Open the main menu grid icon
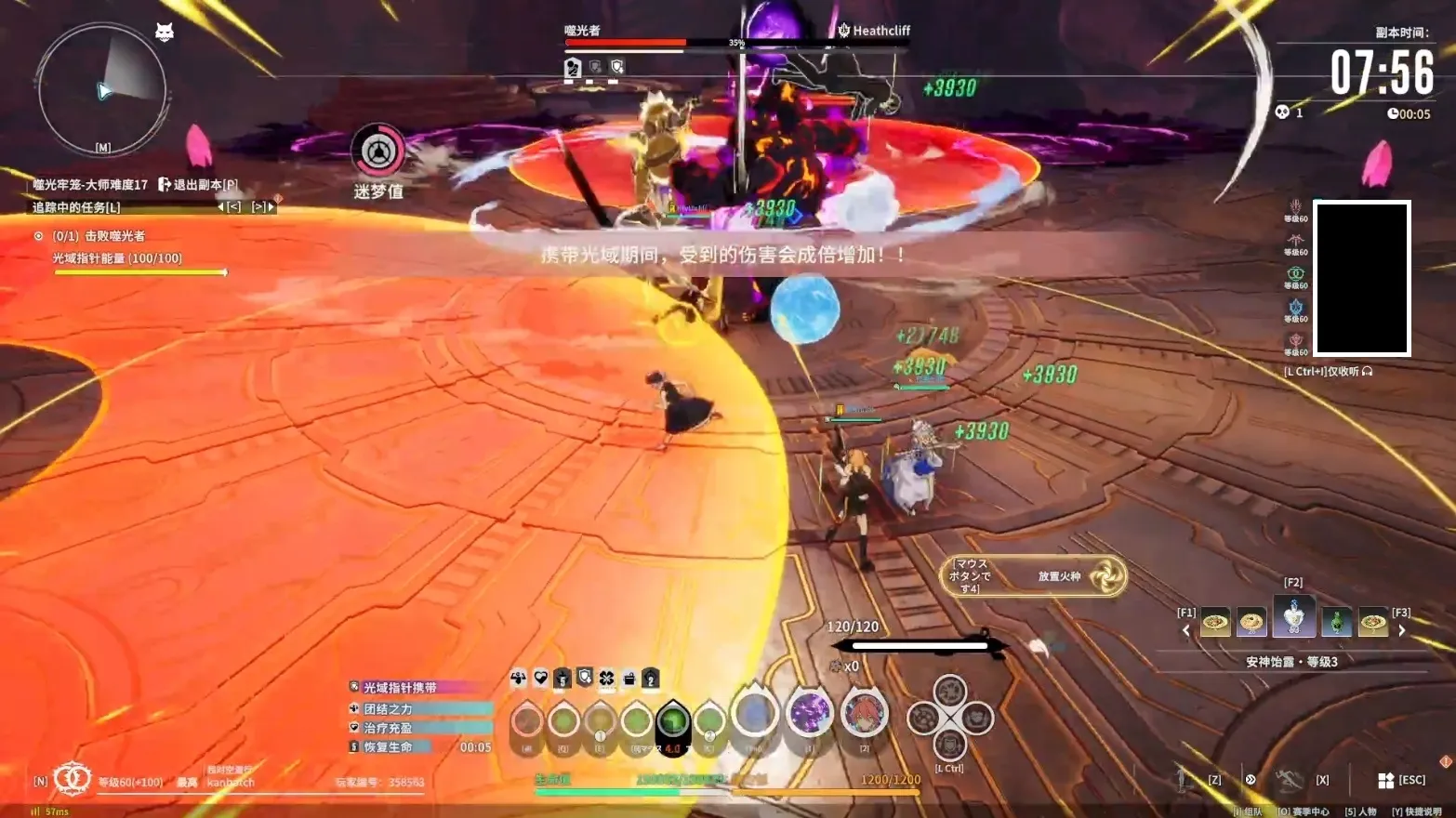Image resolution: width=1456 pixels, height=818 pixels. pyautogui.click(x=1385, y=780)
